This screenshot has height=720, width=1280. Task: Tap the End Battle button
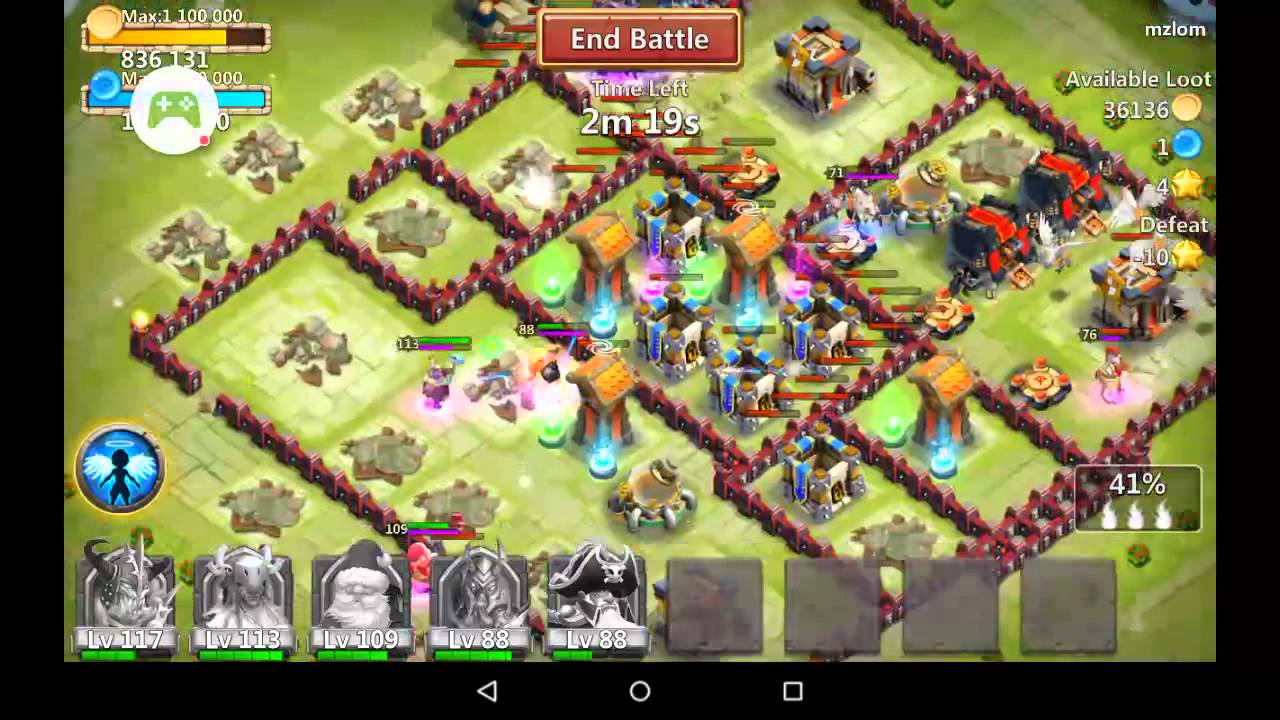[x=639, y=40]
